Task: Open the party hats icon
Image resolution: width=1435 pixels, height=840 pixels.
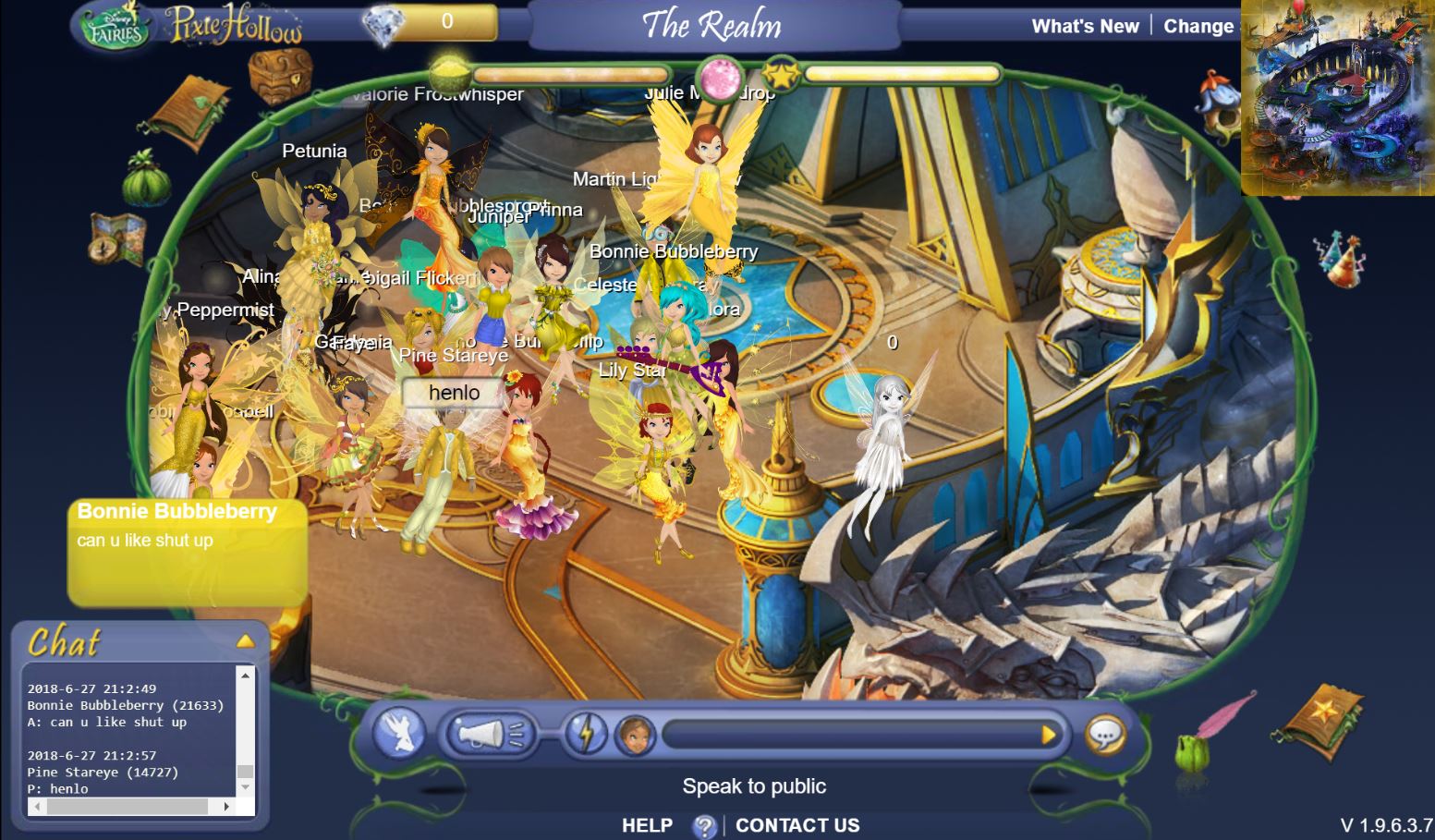Action: tap(1338, 258)
